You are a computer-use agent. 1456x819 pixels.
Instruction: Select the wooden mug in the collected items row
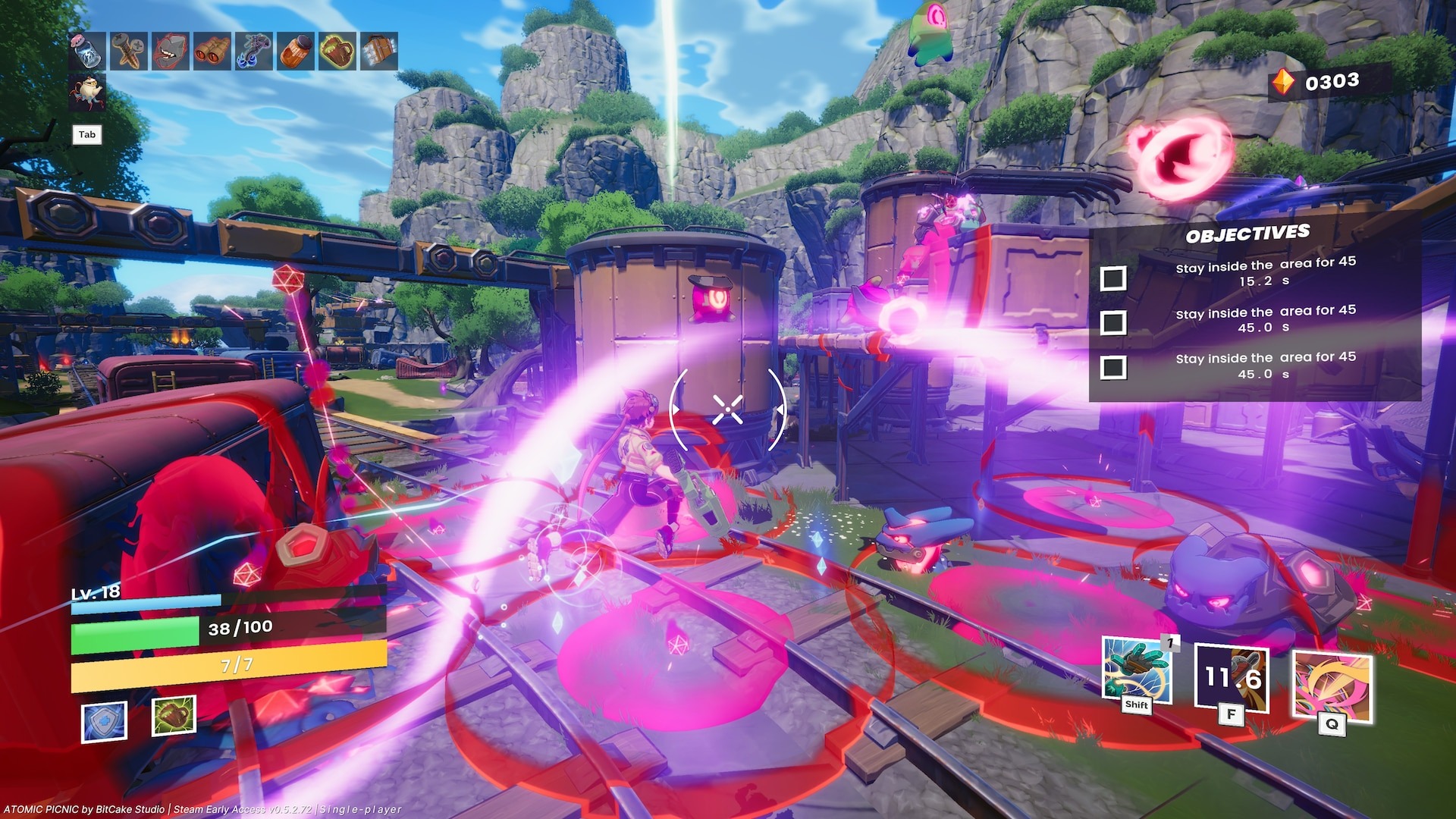(x=337, y=51)
